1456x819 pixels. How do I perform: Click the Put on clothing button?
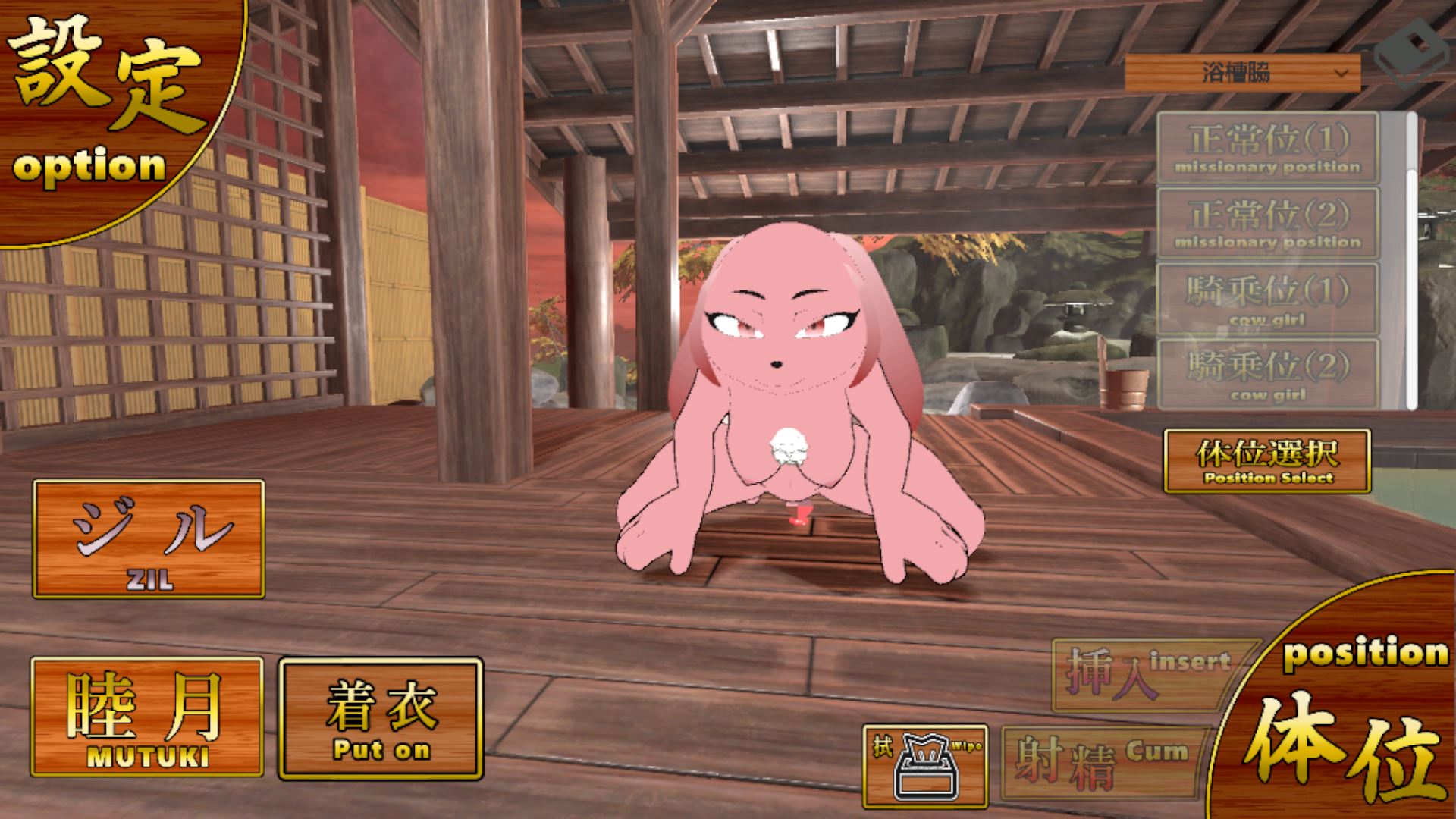tap(381, 718)
